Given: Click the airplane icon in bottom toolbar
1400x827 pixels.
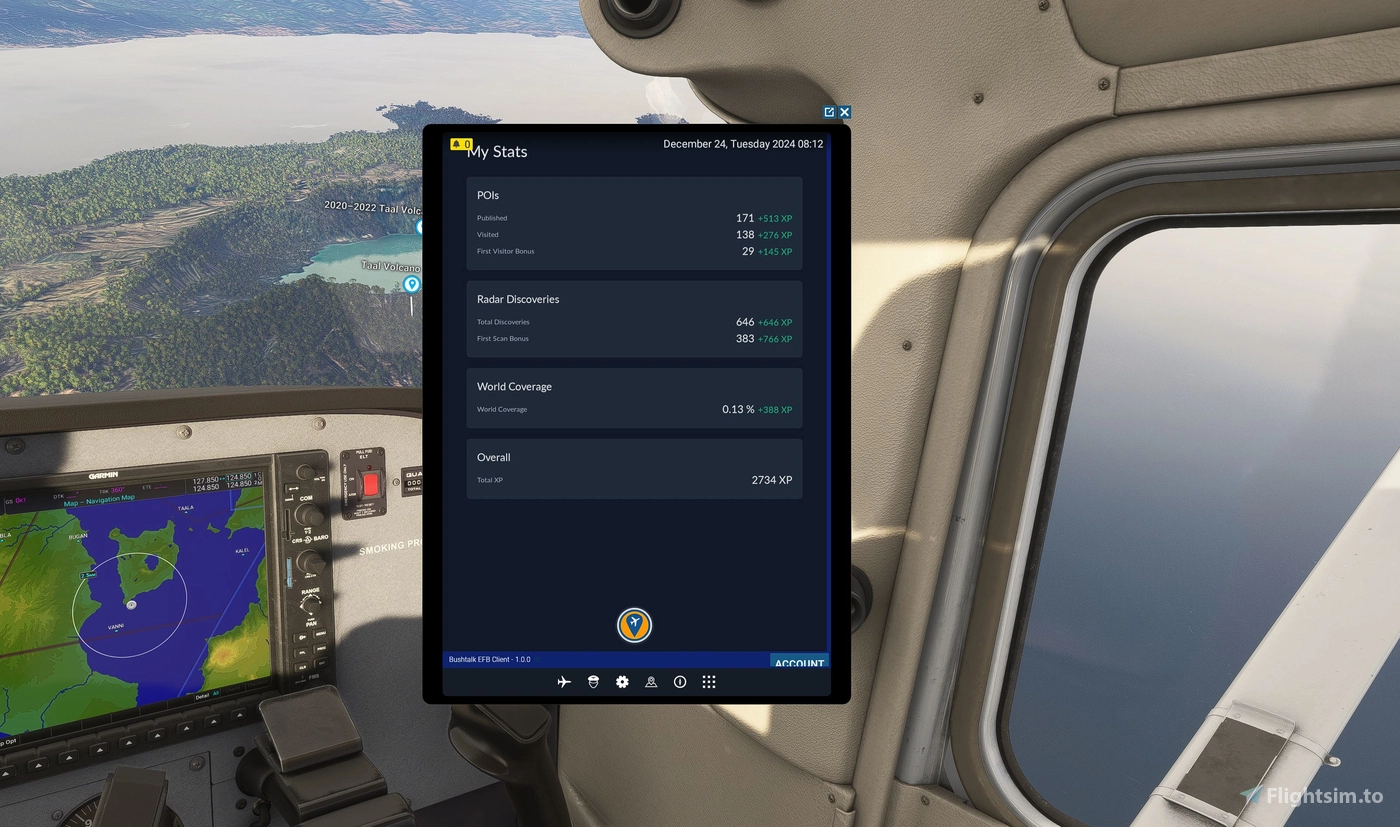Looking at the screenshot, I should coord(564,682).
